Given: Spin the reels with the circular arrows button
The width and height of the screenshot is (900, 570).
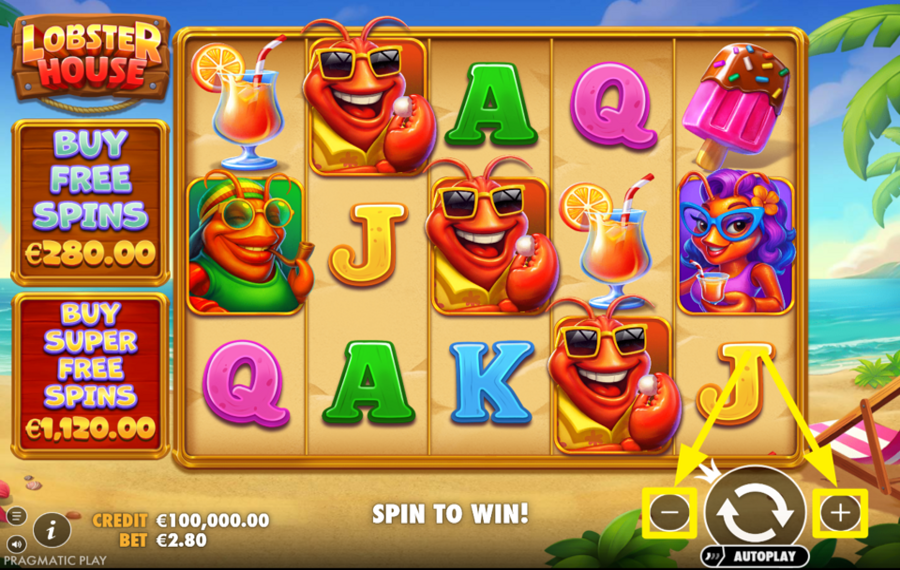Looking at the screenshot, I should (755, 511).
